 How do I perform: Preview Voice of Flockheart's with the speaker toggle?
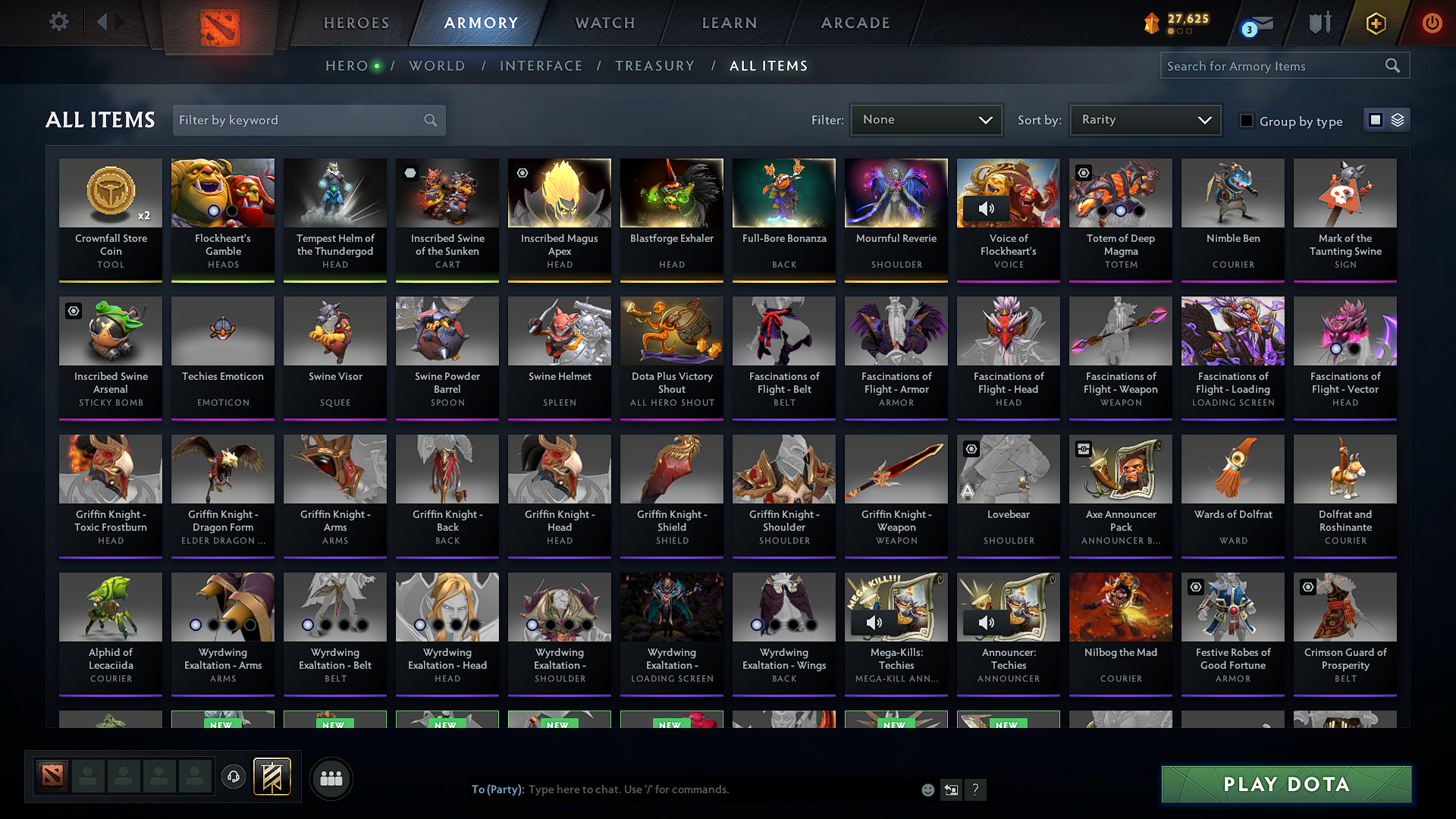click(987, 208)
